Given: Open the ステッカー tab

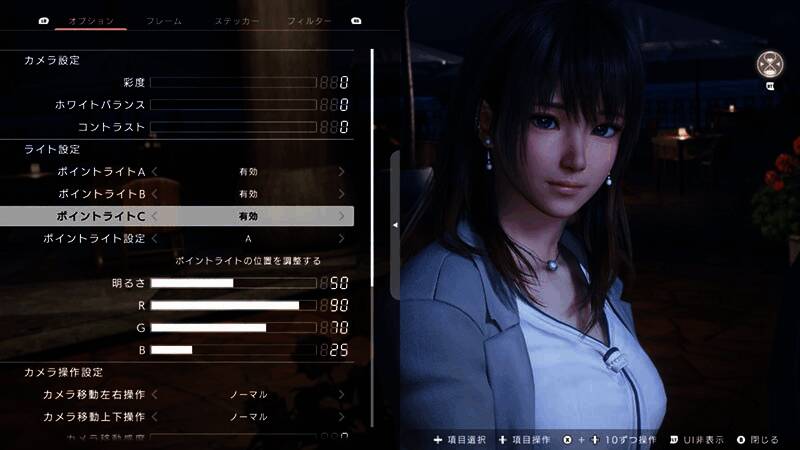Looking at the screenshot, I should 237,20.
